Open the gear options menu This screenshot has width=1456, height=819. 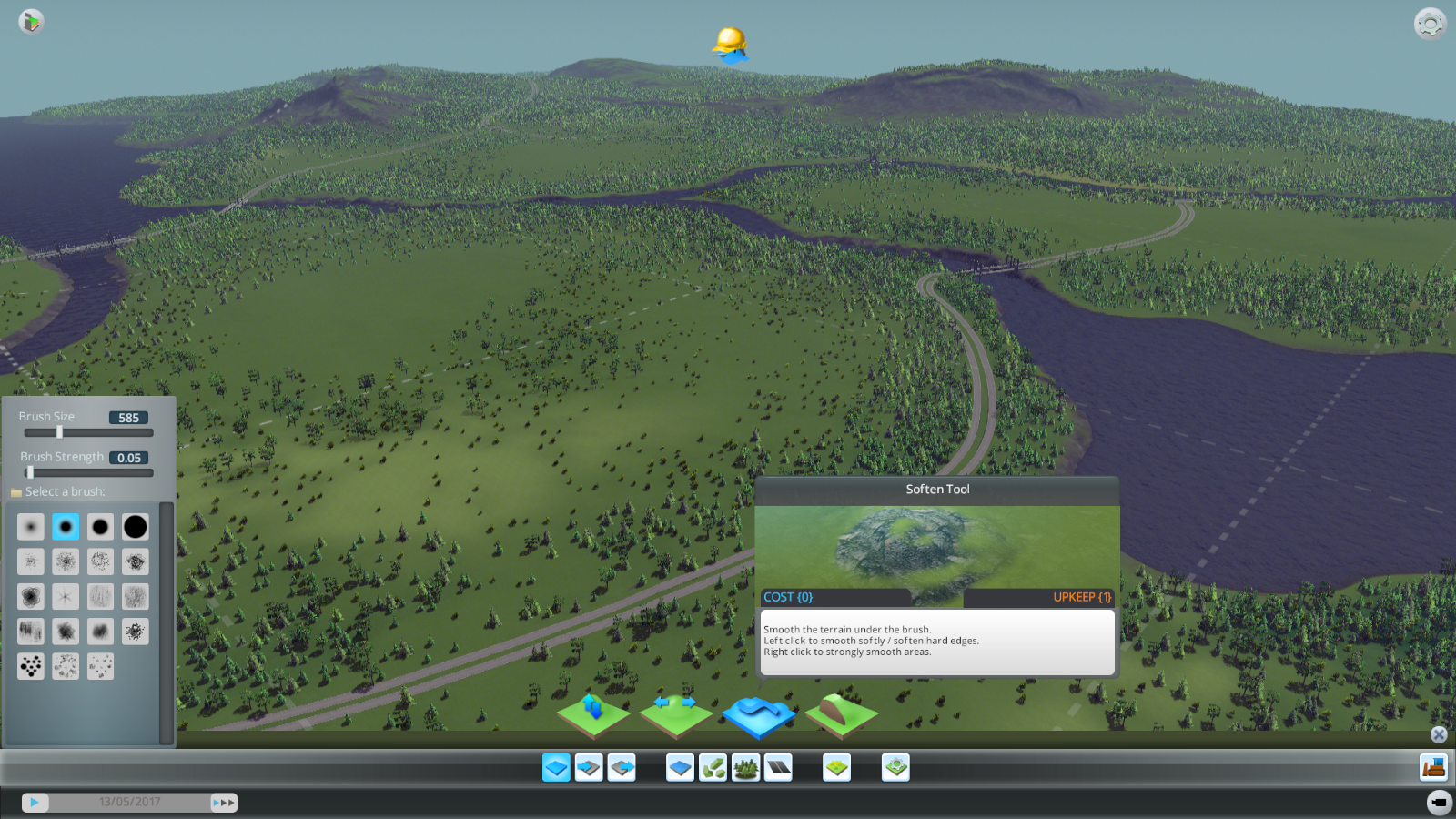point(1430,24)
